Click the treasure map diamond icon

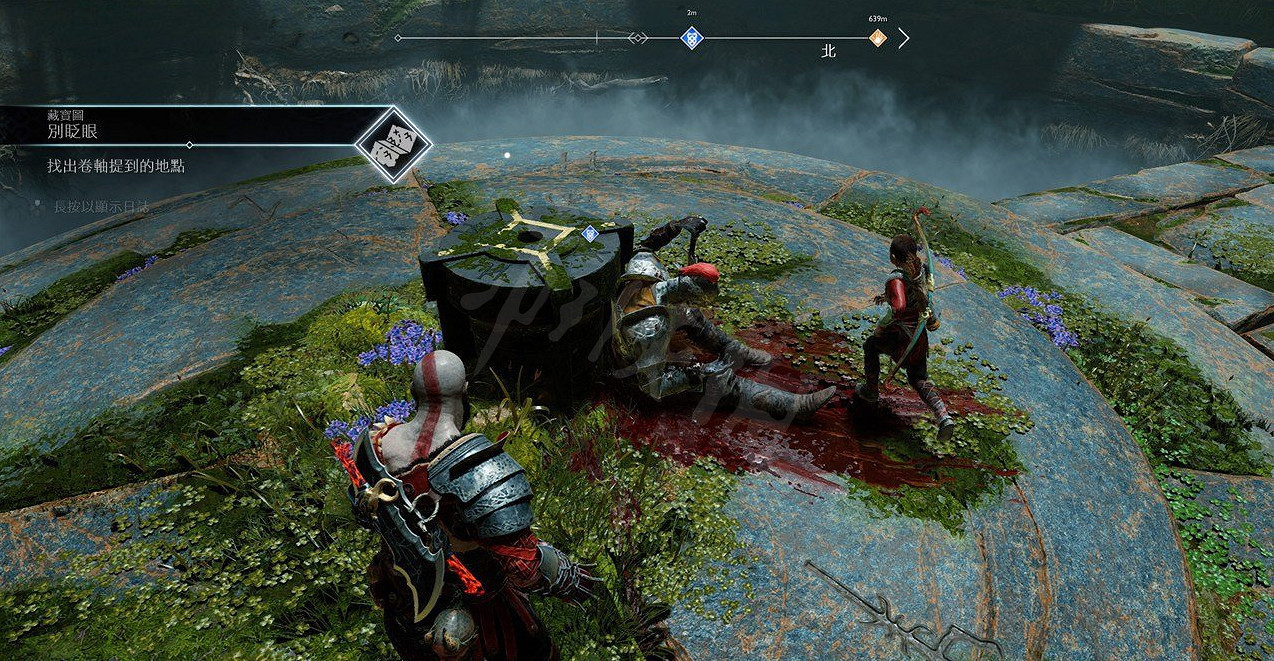pos(393,145)
